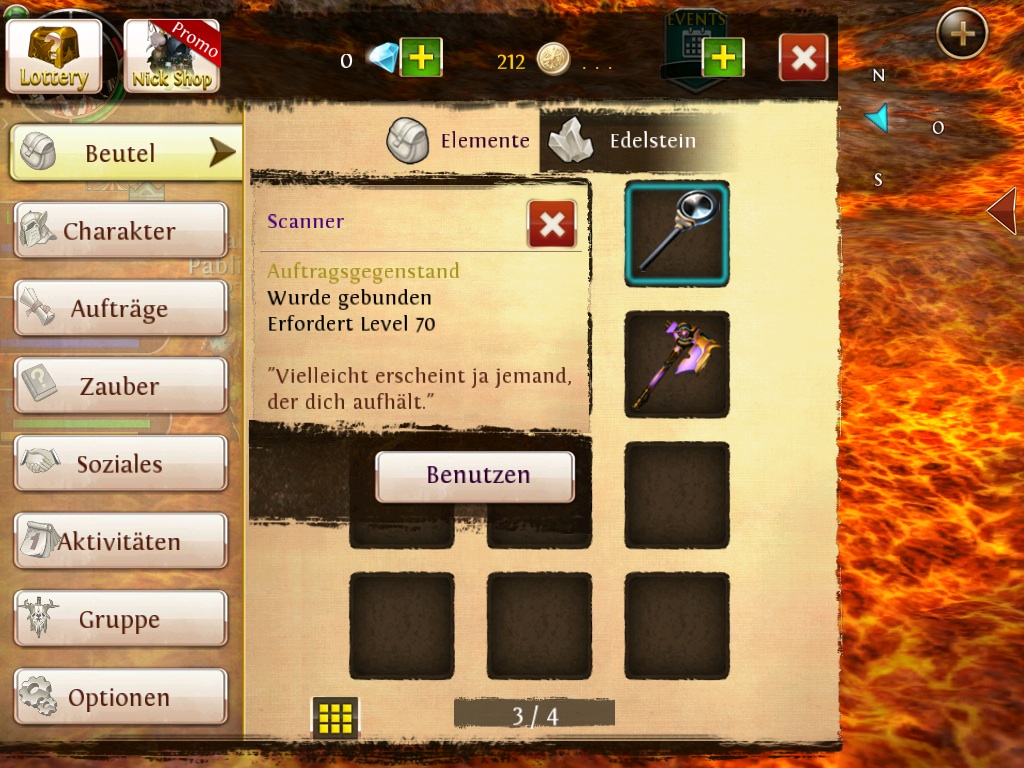Open the Nick Shop promo
Screen dimensions: 1024x768
[171, 56]
